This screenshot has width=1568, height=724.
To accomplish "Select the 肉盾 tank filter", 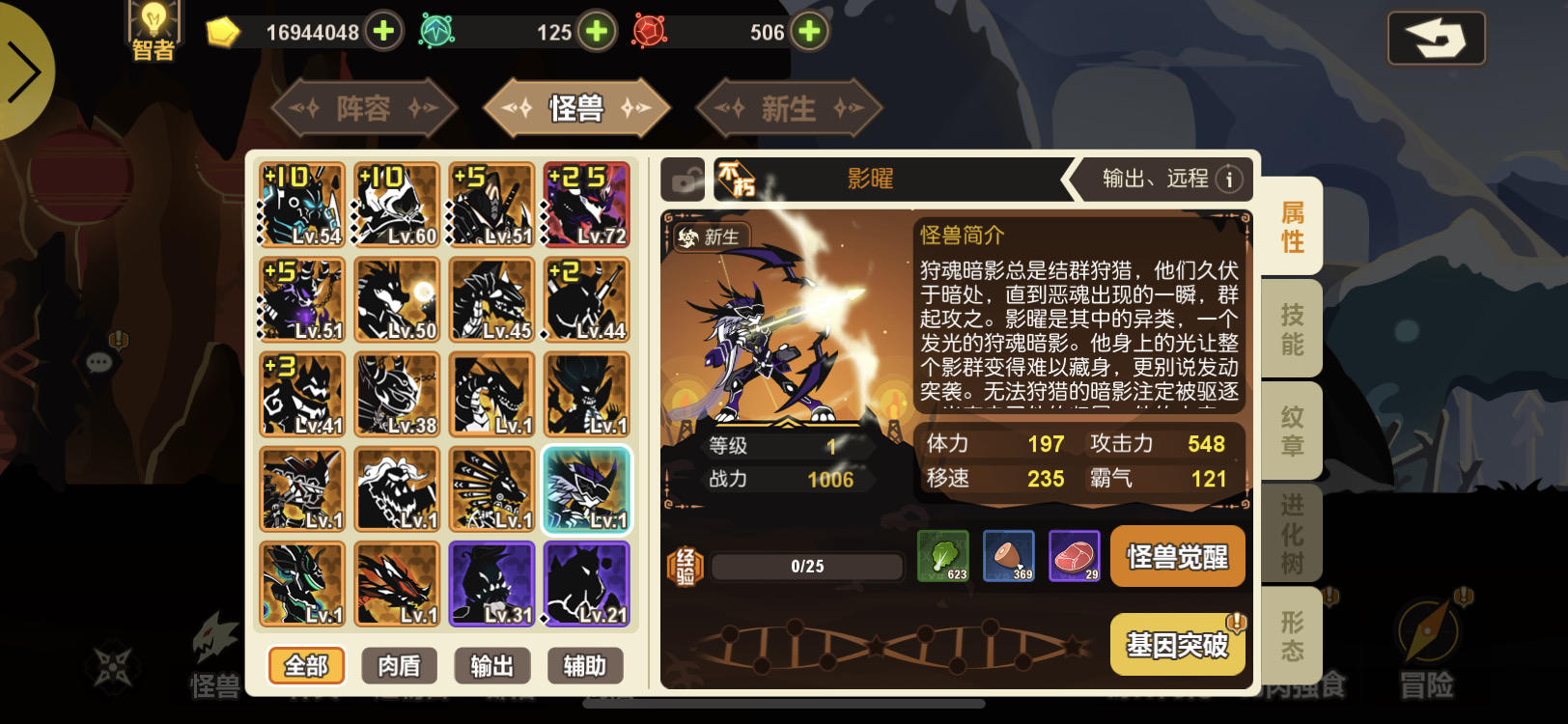I will point(398,666).
